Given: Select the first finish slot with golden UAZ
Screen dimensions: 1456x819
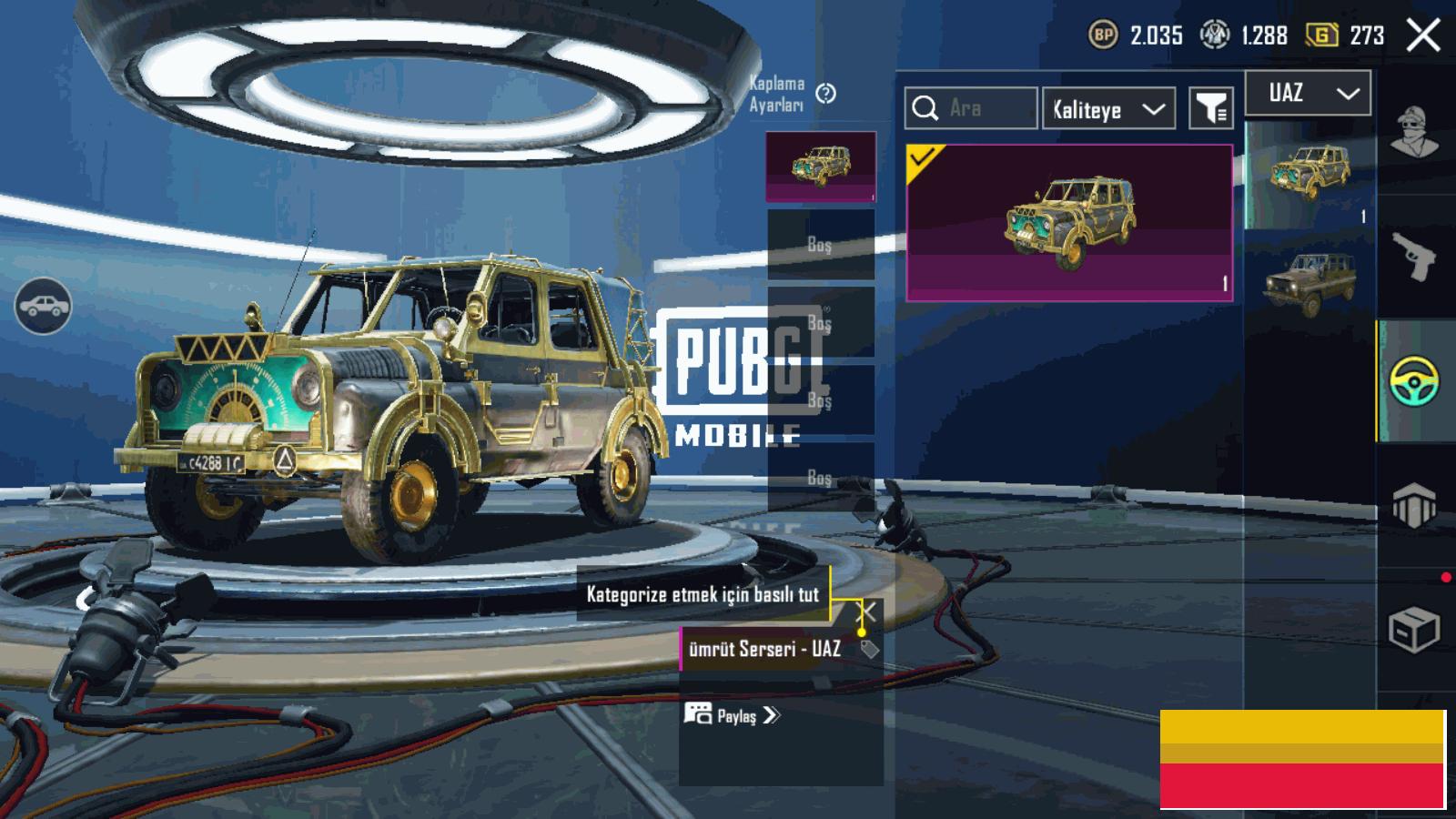Looking at the screenshot, I should 821,166.
